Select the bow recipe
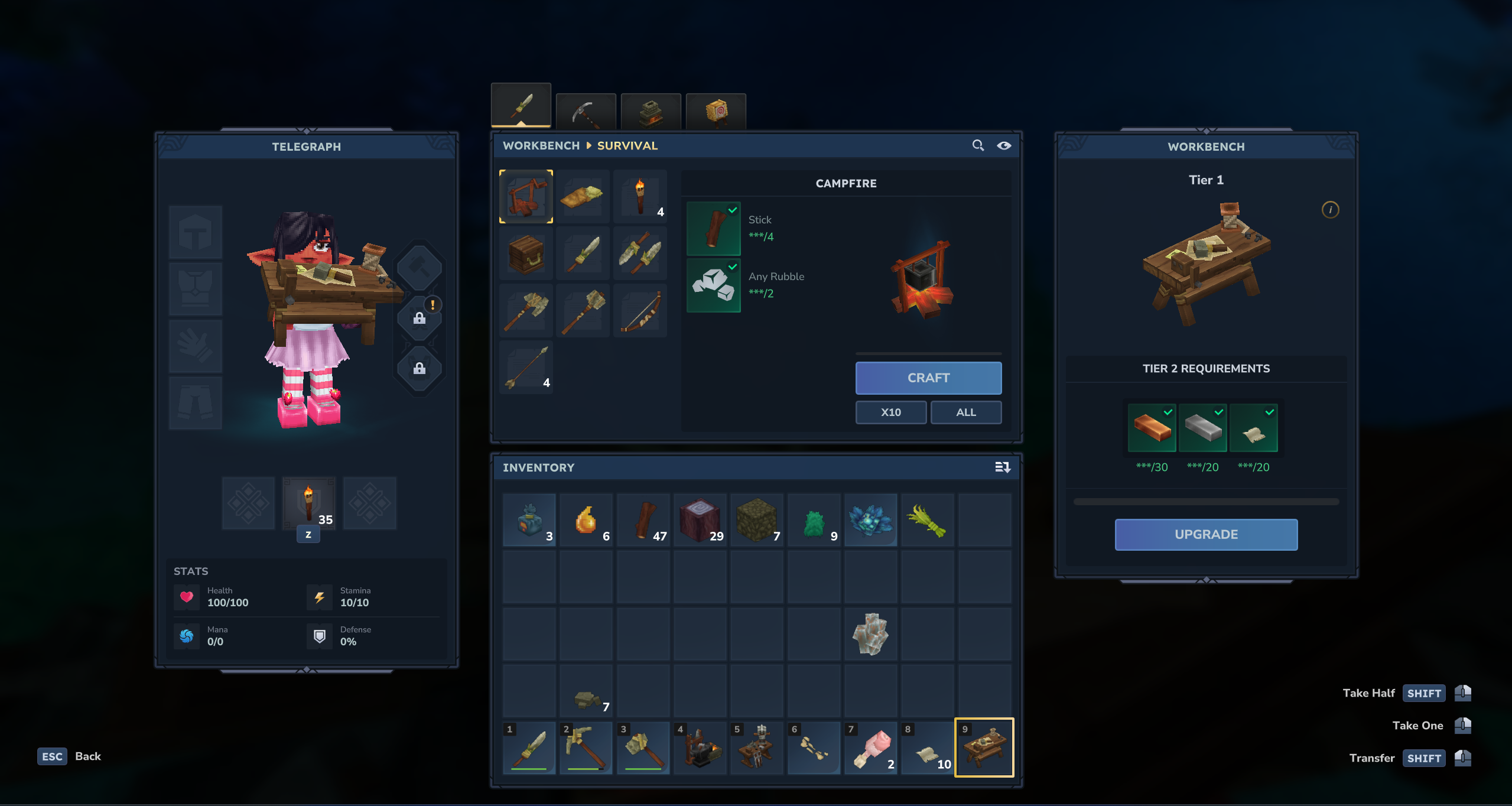Image resolution: width=1512 pixels, height=806 pixels. click(x=640, y=311)
